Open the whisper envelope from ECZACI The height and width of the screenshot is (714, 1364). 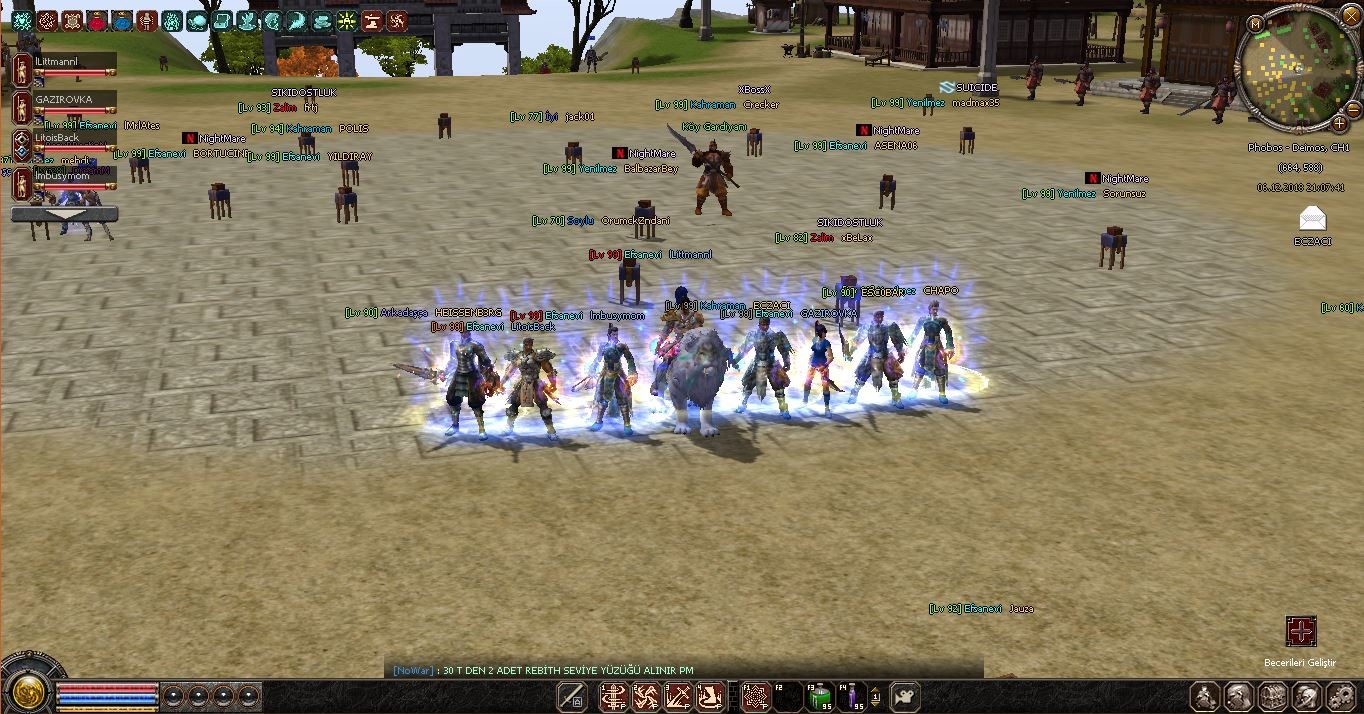click(x=1311, y=219)
